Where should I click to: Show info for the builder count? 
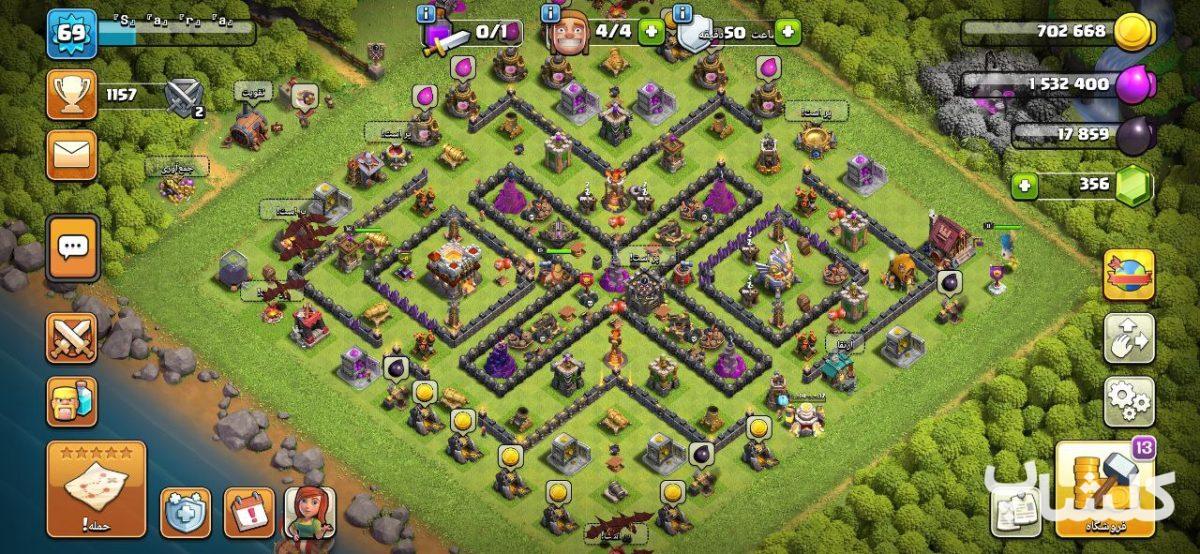pyautogui.click(x=550, y=14)
